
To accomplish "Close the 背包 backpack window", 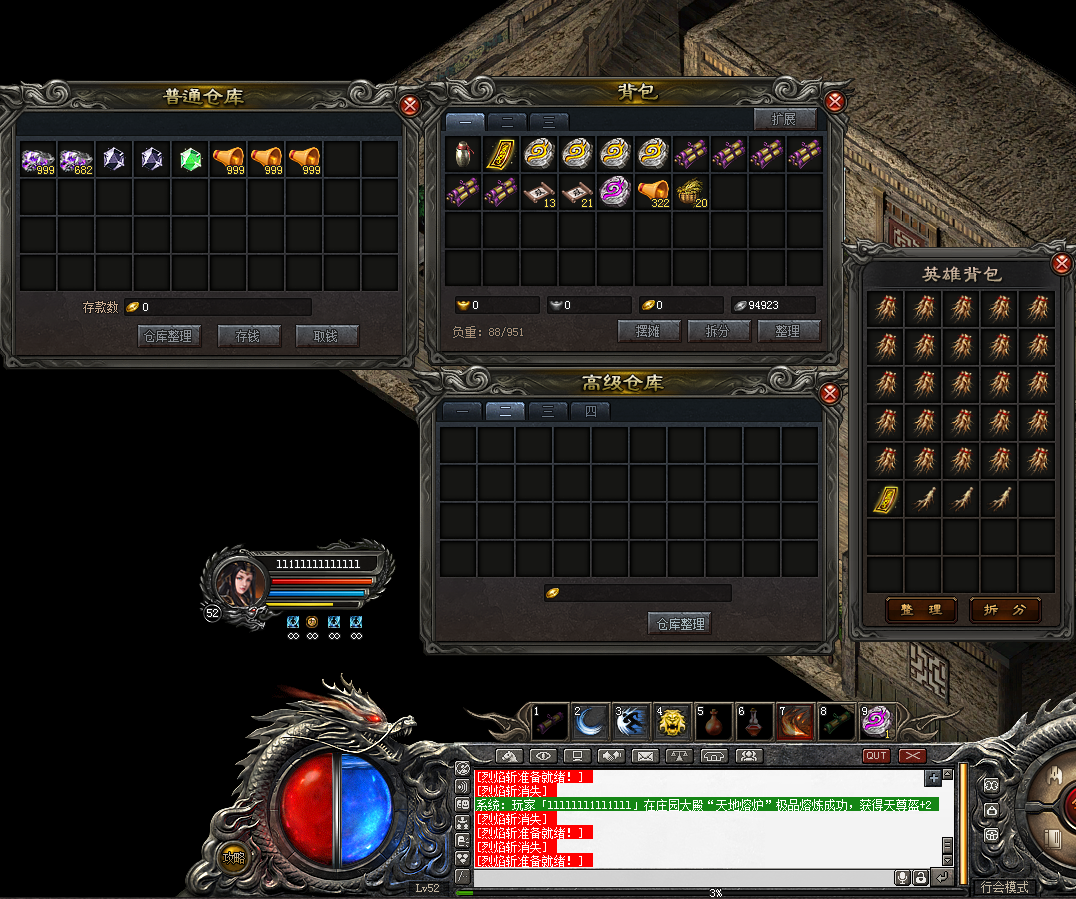I will pyautogui.click(x=836, y=101).
